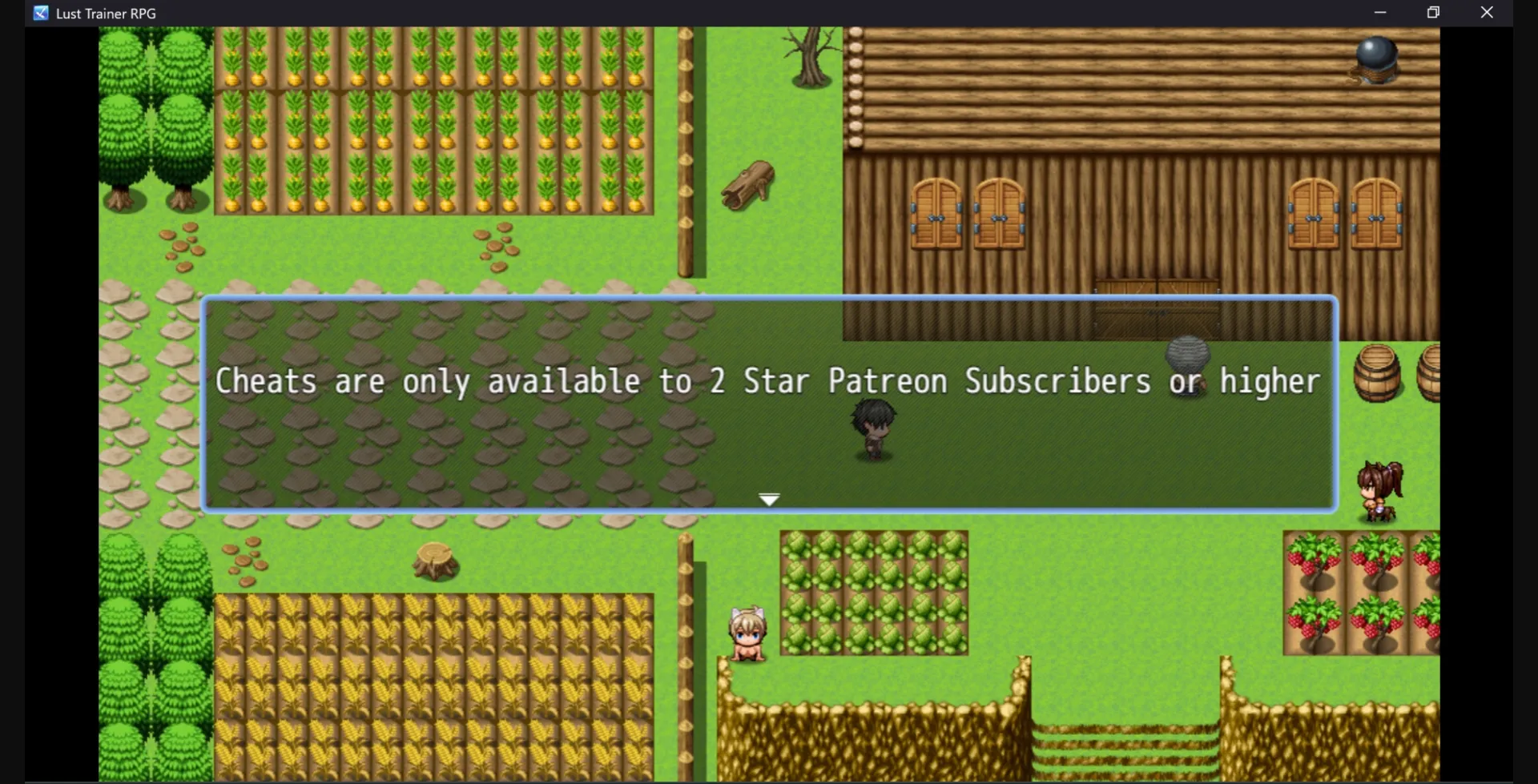Click the Lust Trainer RPG window icon
The height and width of the screenshot is (784, 1538).
(39, 13)
